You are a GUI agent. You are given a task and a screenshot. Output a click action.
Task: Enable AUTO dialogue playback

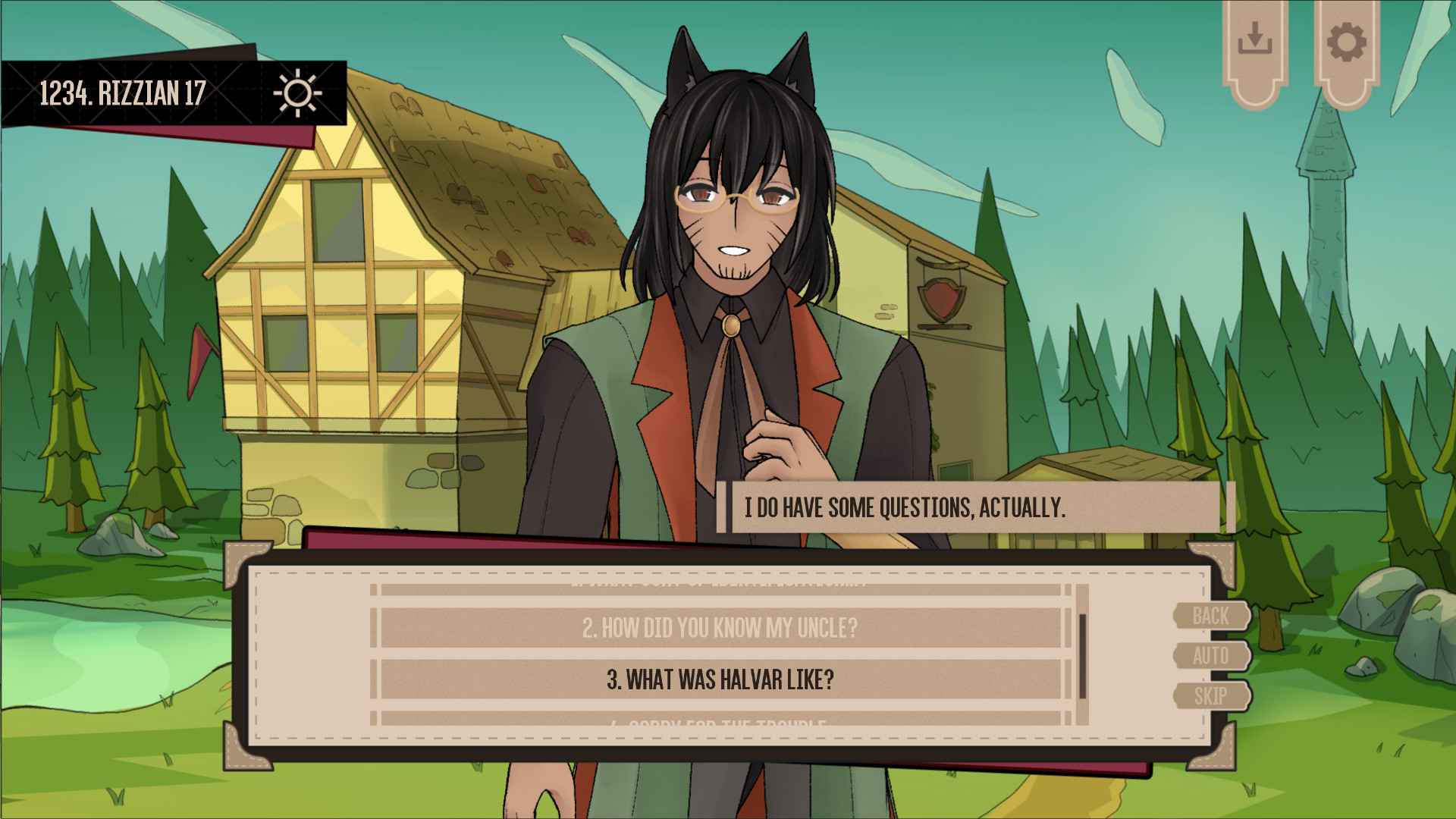pos(1212,657)
